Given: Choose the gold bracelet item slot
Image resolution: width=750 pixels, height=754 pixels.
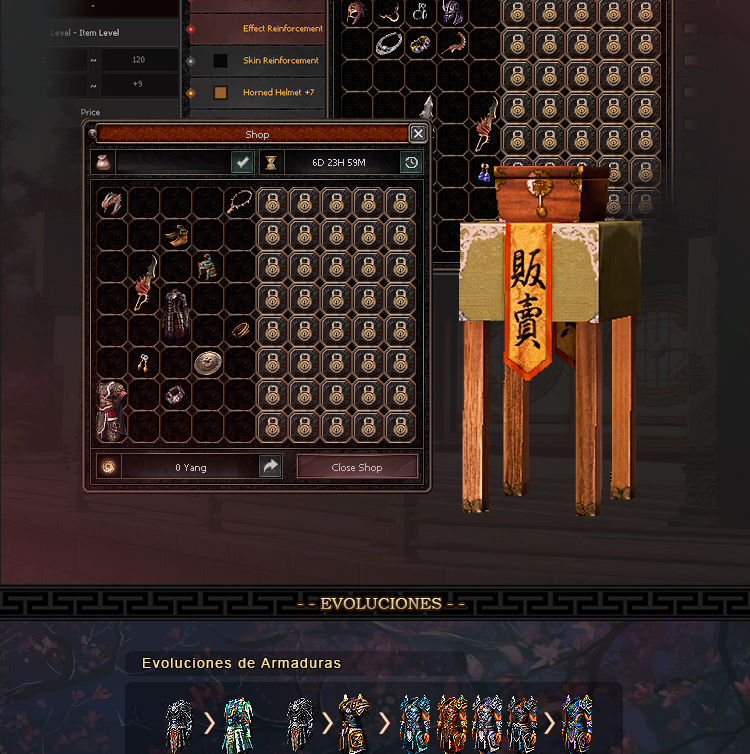Looking at the screenshot, I should click(240, 329).
